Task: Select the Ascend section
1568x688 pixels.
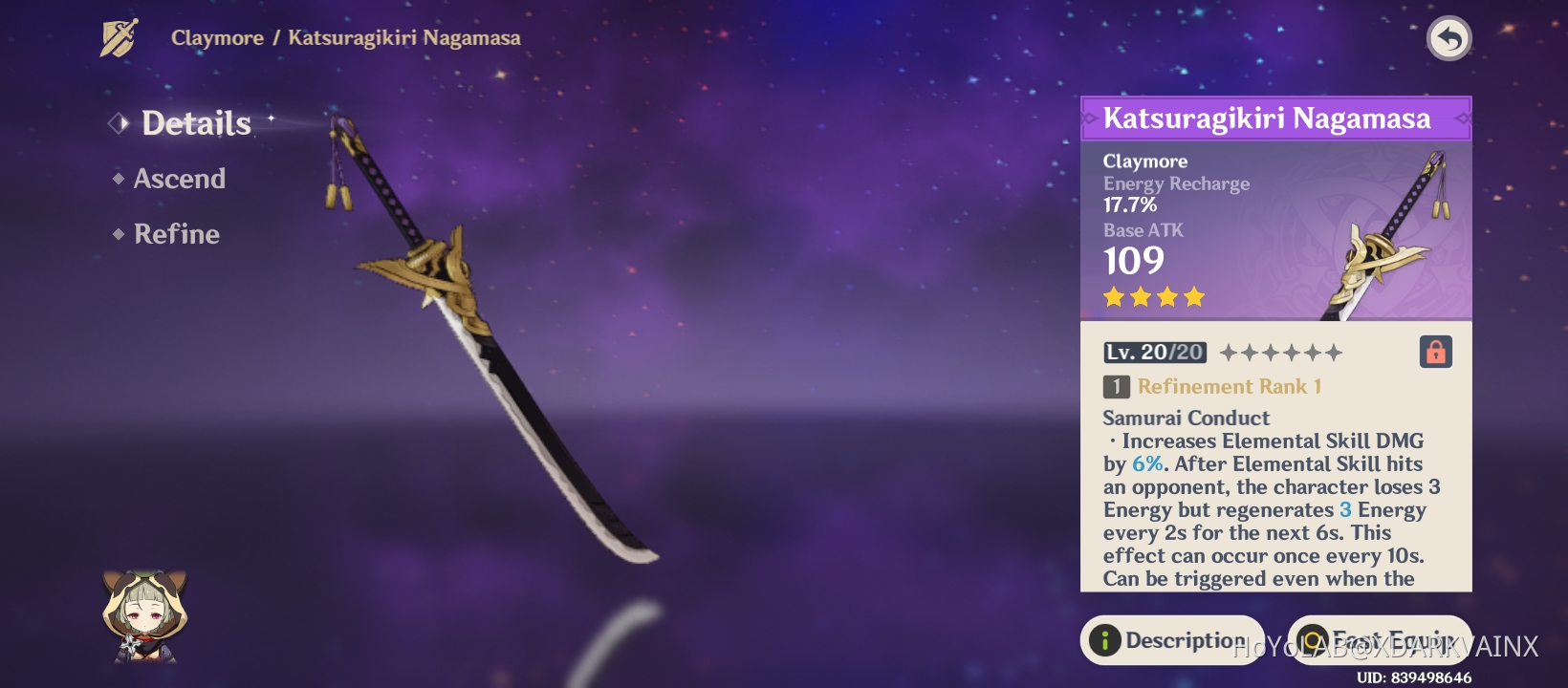Action: [178, 179]
